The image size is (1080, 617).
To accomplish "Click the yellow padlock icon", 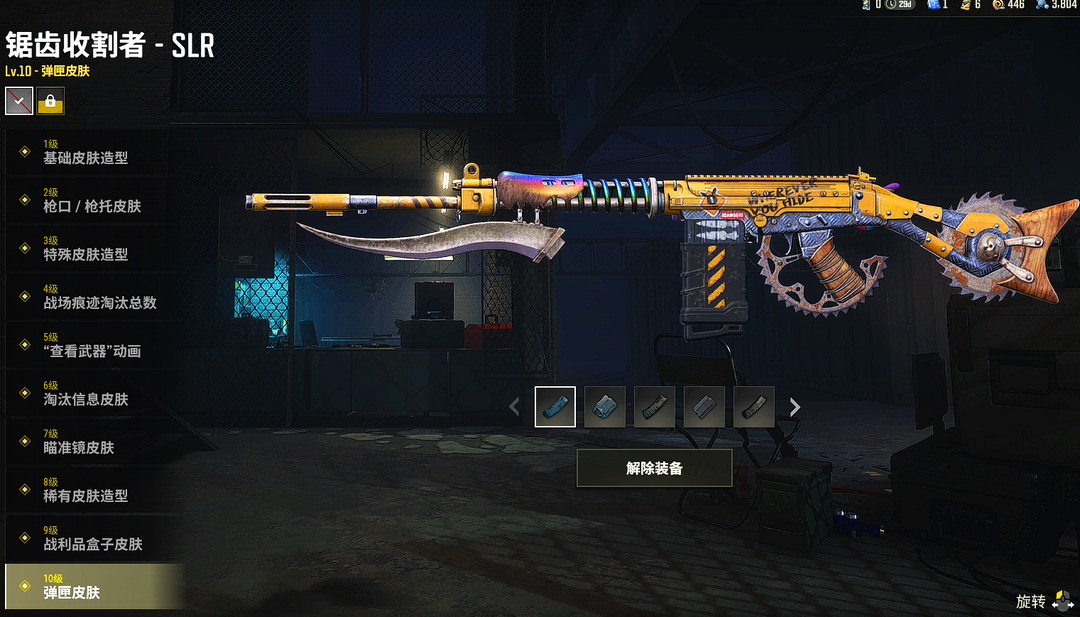I will [x=50, y=101].
